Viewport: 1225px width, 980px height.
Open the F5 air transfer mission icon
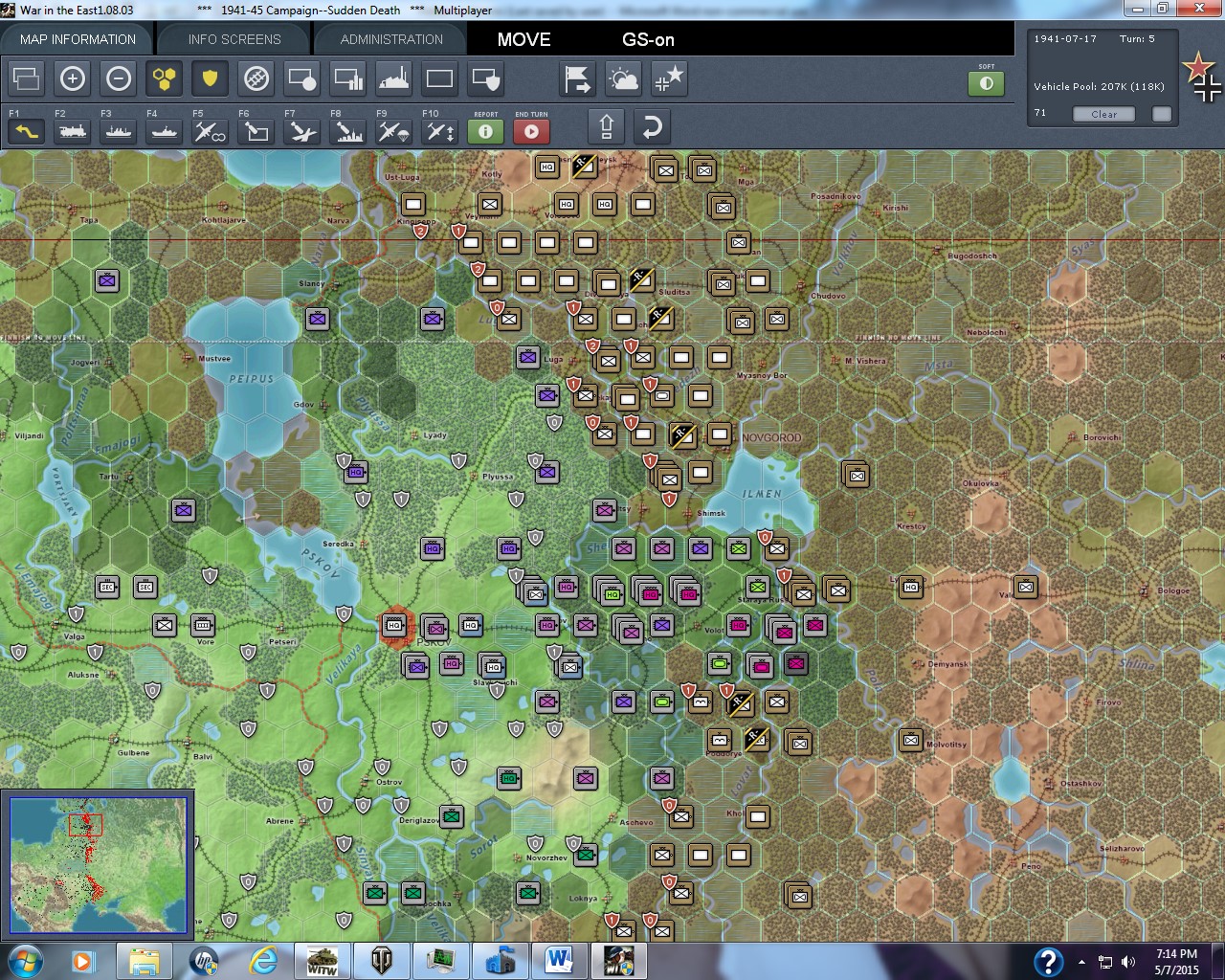coord(210,130)
